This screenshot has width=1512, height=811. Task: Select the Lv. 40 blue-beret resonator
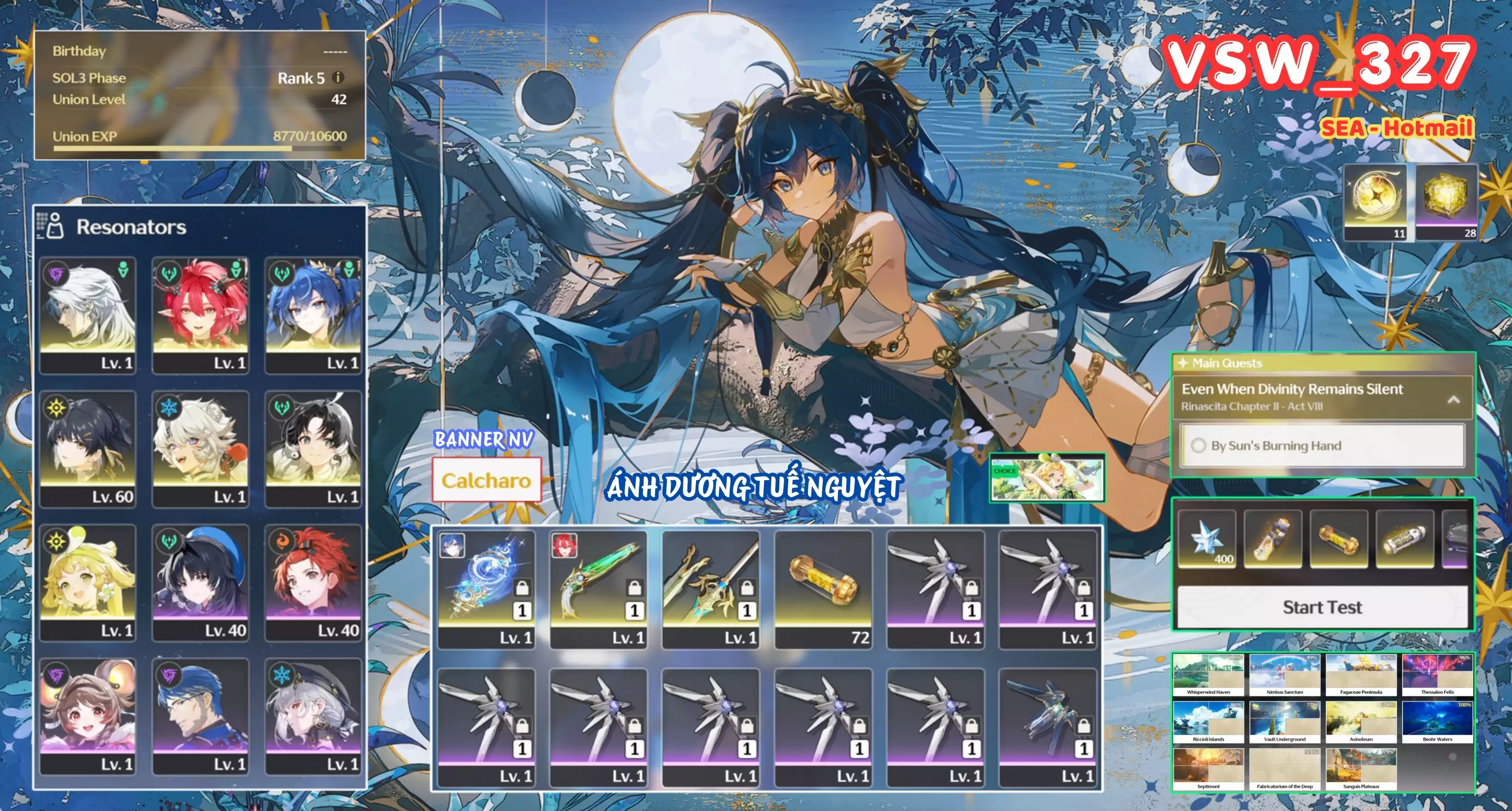click(x=200, y=582)
